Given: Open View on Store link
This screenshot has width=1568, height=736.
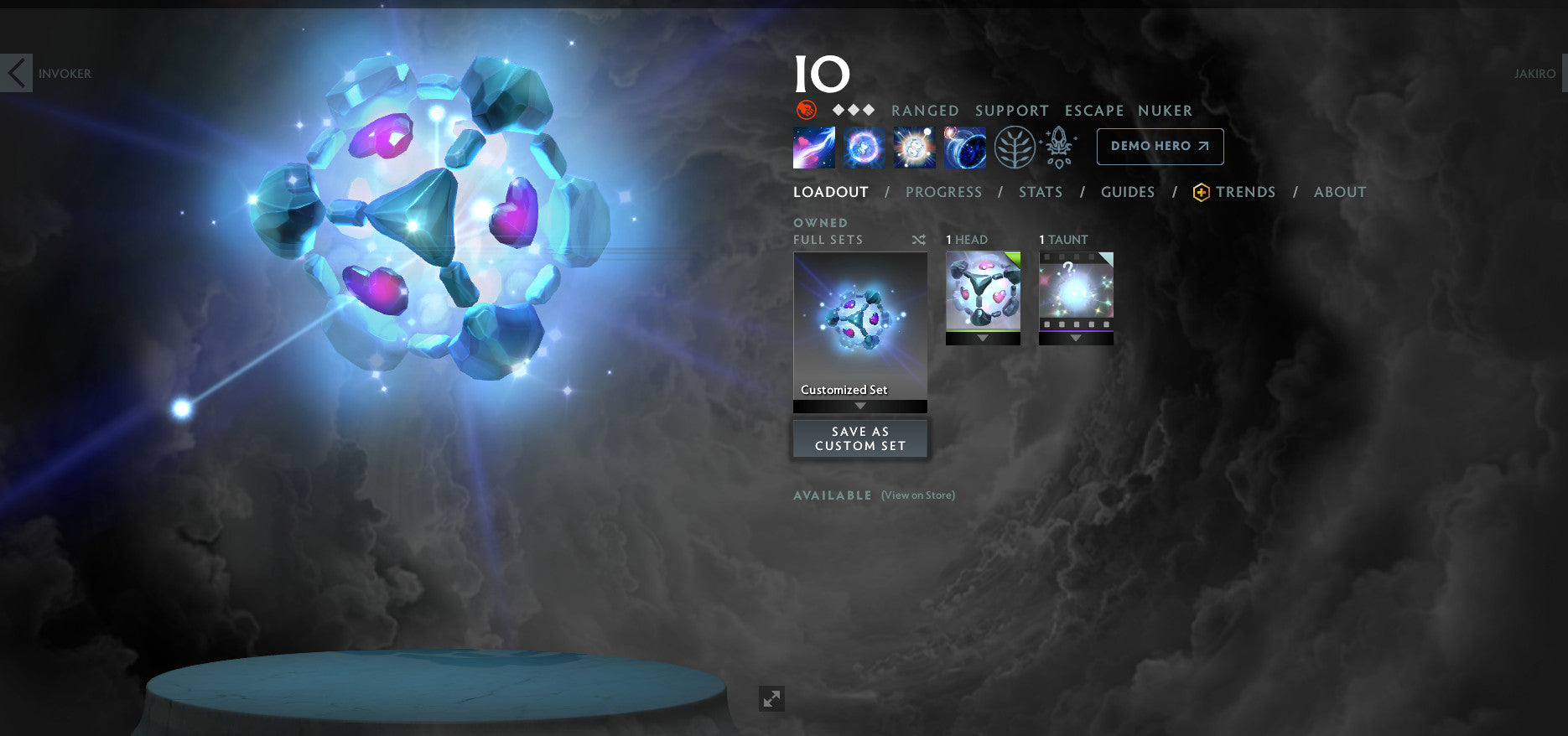Looking at the screenshot, I should click(x=918, y=495).
